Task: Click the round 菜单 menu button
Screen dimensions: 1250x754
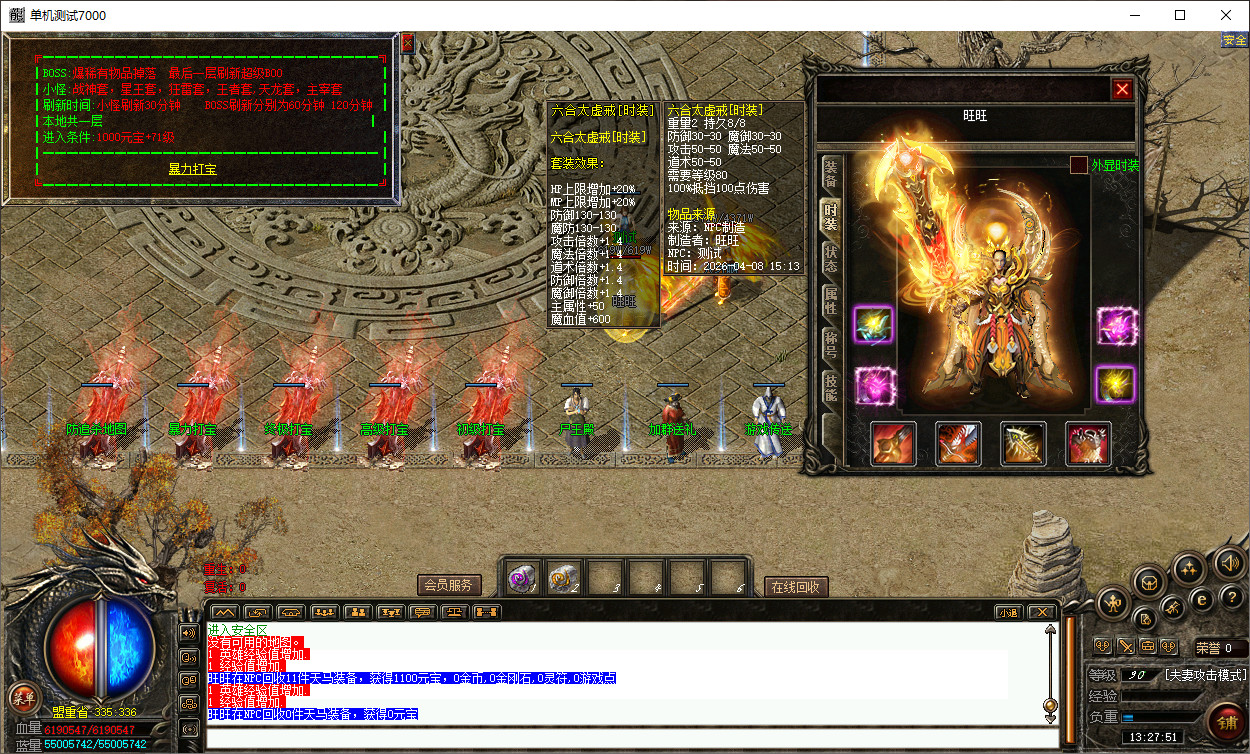Action: click(22, 698)
